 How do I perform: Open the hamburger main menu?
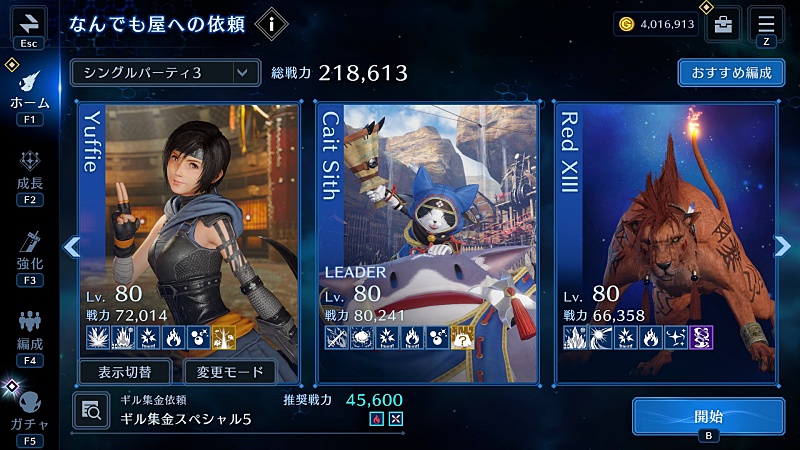coord(766,24)
